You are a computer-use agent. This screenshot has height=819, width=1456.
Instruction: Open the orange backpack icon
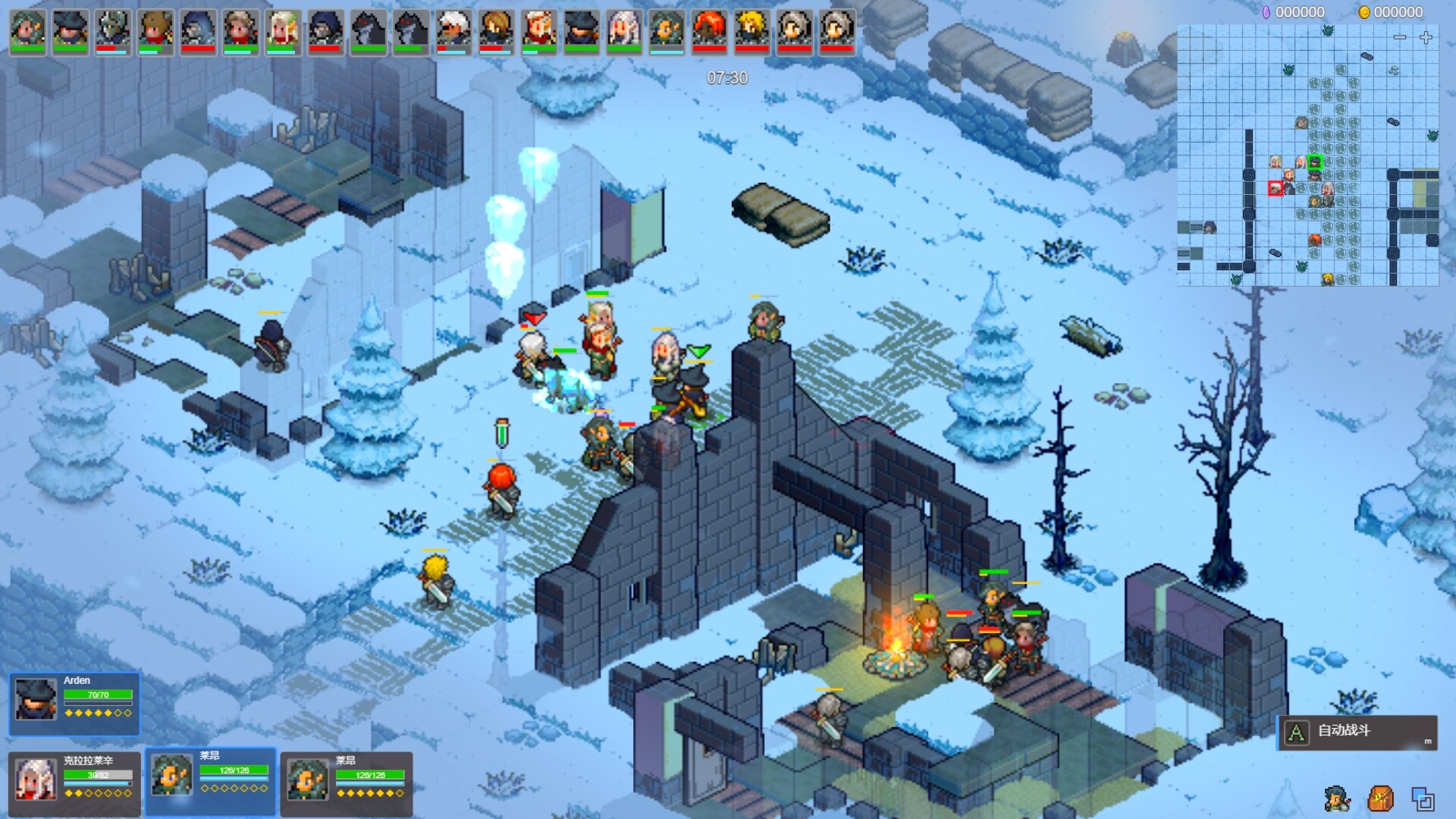1380,799
